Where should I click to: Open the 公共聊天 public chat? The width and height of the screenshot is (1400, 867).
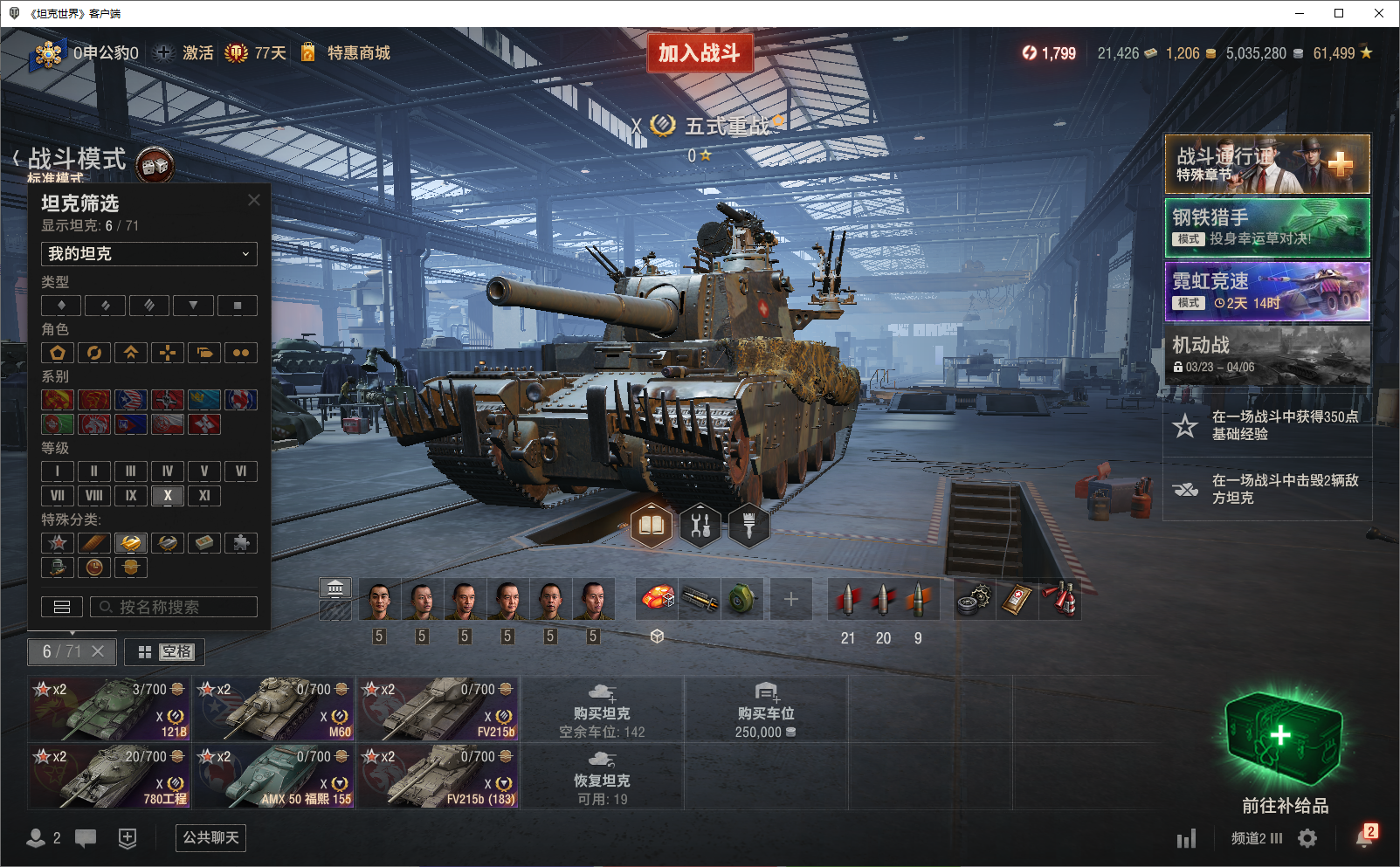(x=210, y=837)
